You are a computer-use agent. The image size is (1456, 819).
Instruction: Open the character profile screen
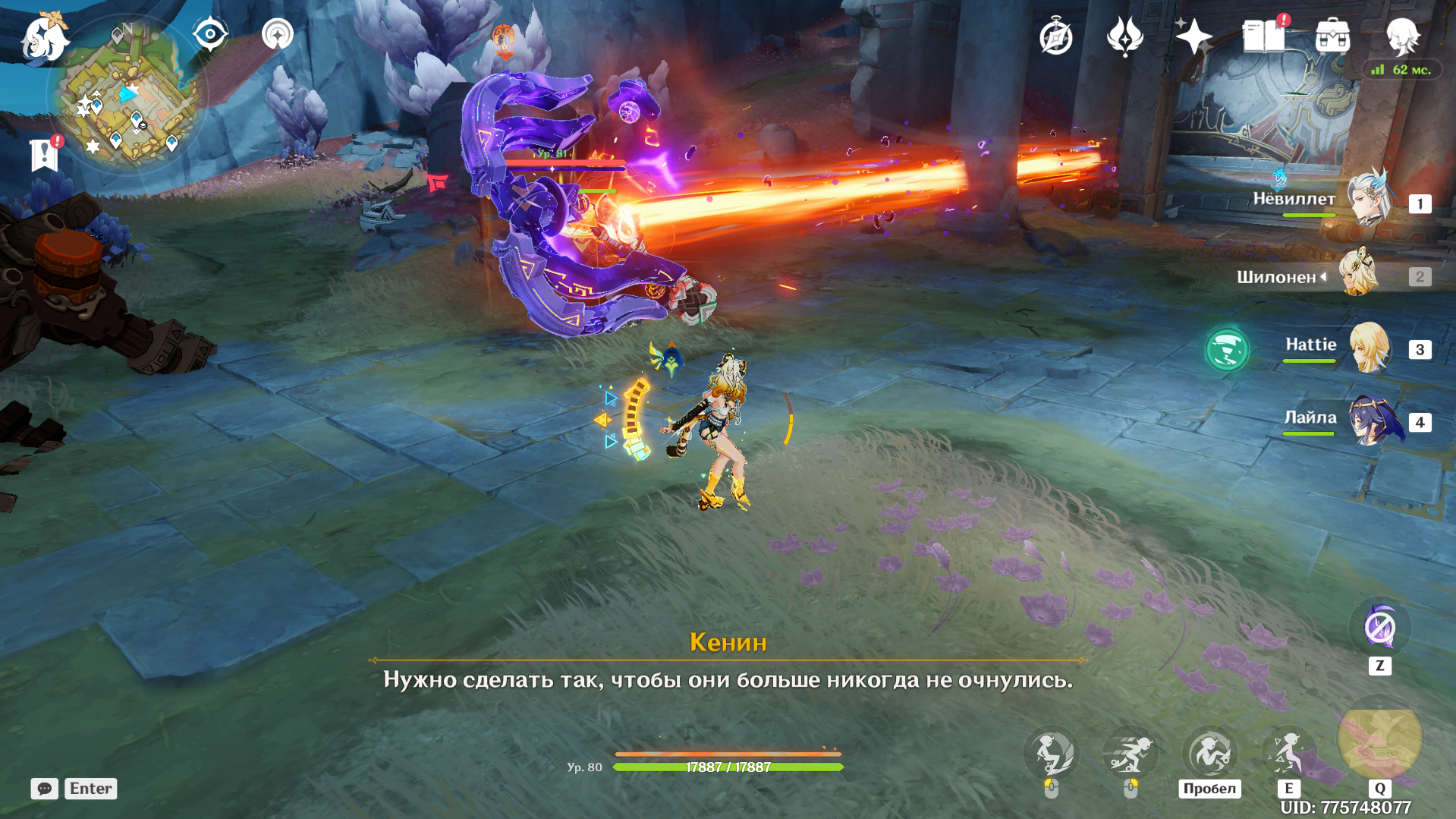click(x=1402, y=36)
